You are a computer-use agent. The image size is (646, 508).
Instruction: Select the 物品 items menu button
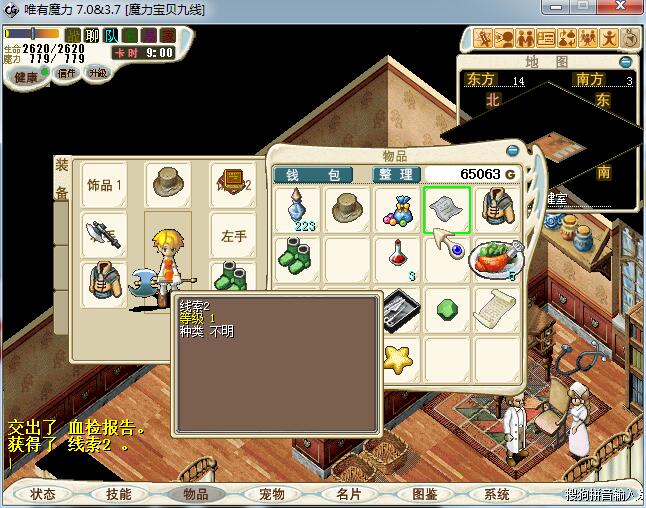(195, 494)
